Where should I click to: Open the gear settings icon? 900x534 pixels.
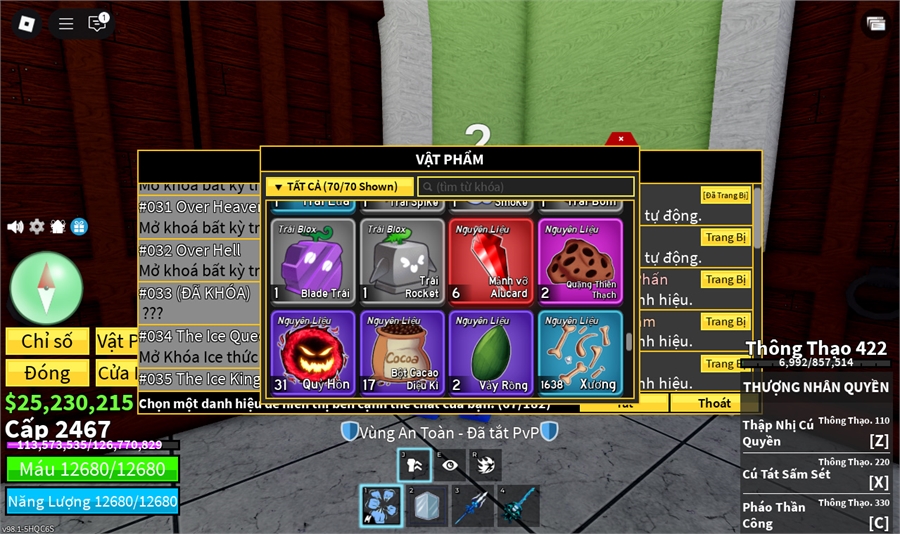coord(37,227)
